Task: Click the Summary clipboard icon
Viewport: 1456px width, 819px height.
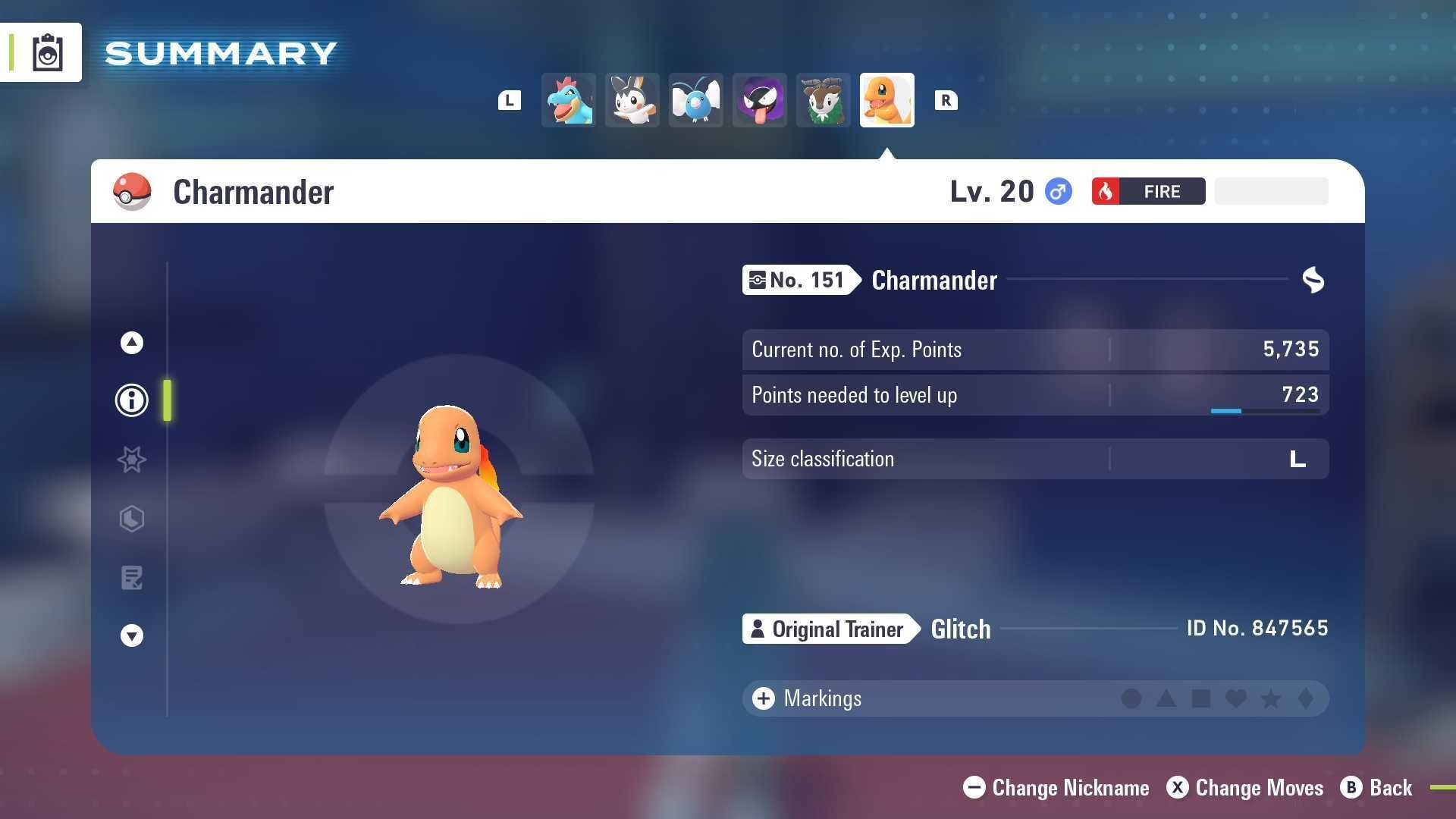Action: pos(47,52)
